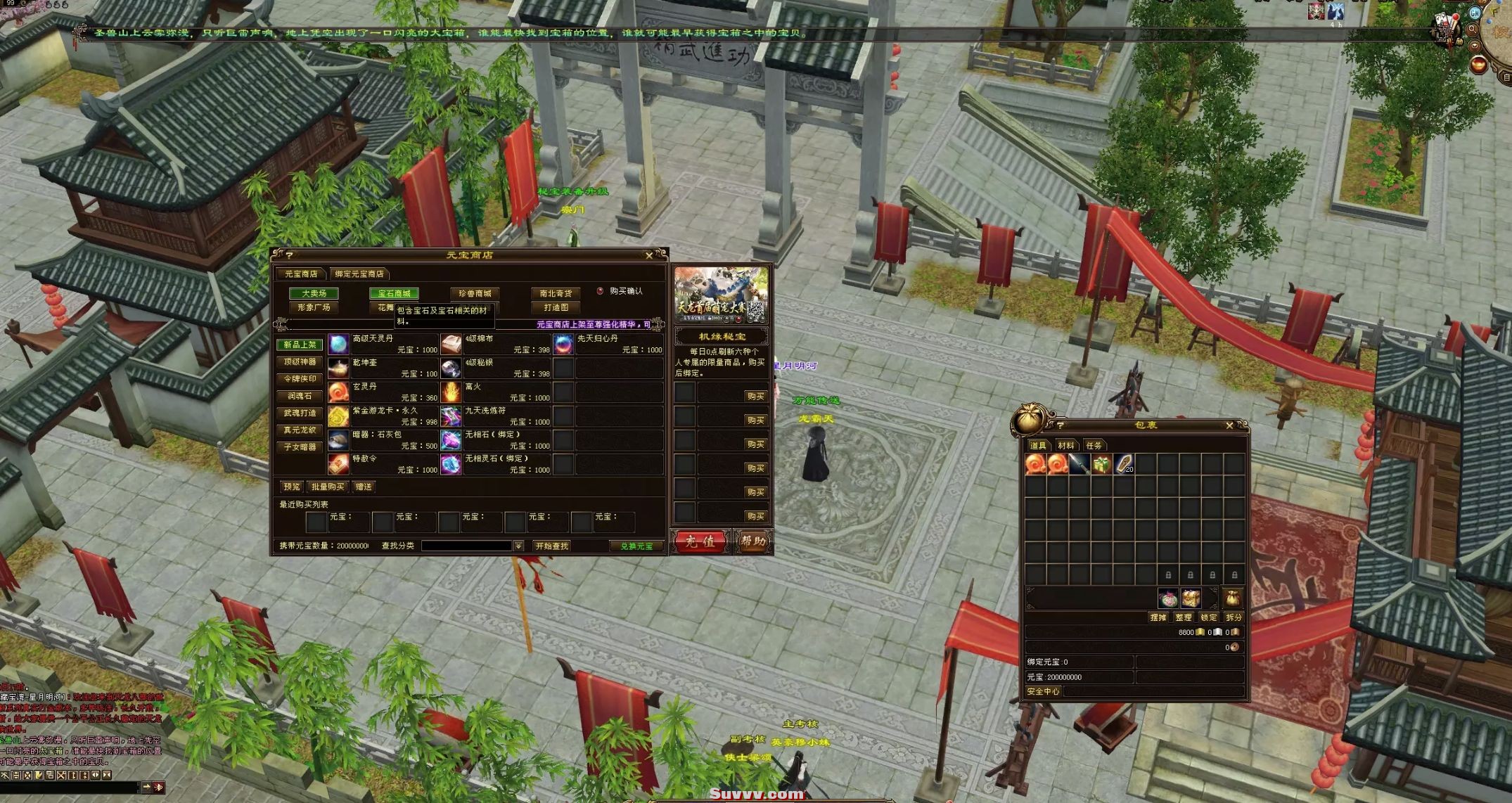Select the 武魂打造 side category
Screen dimensions: 1512x803
[300, 413]
